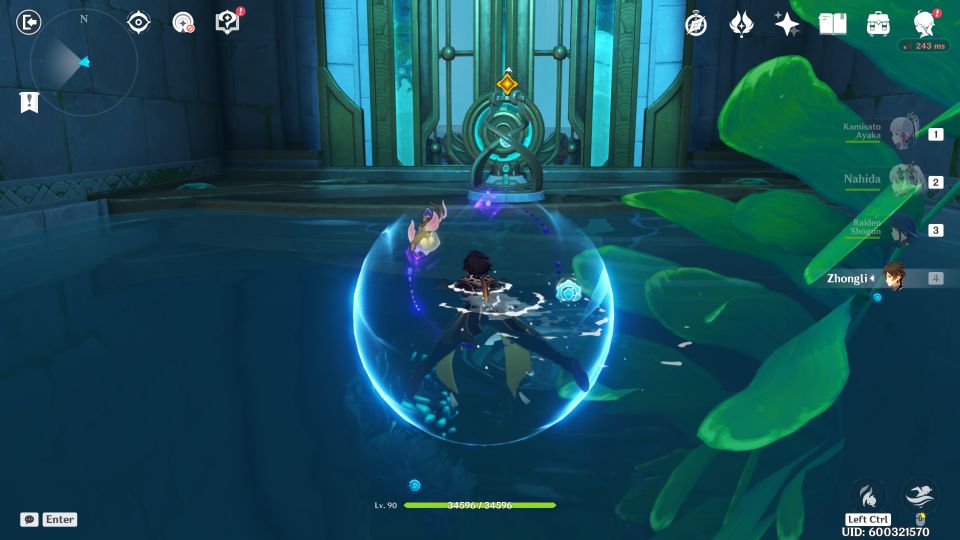Open the tutorial tips question-mark icon
The image size is (960, 540).
coord(227,22)
